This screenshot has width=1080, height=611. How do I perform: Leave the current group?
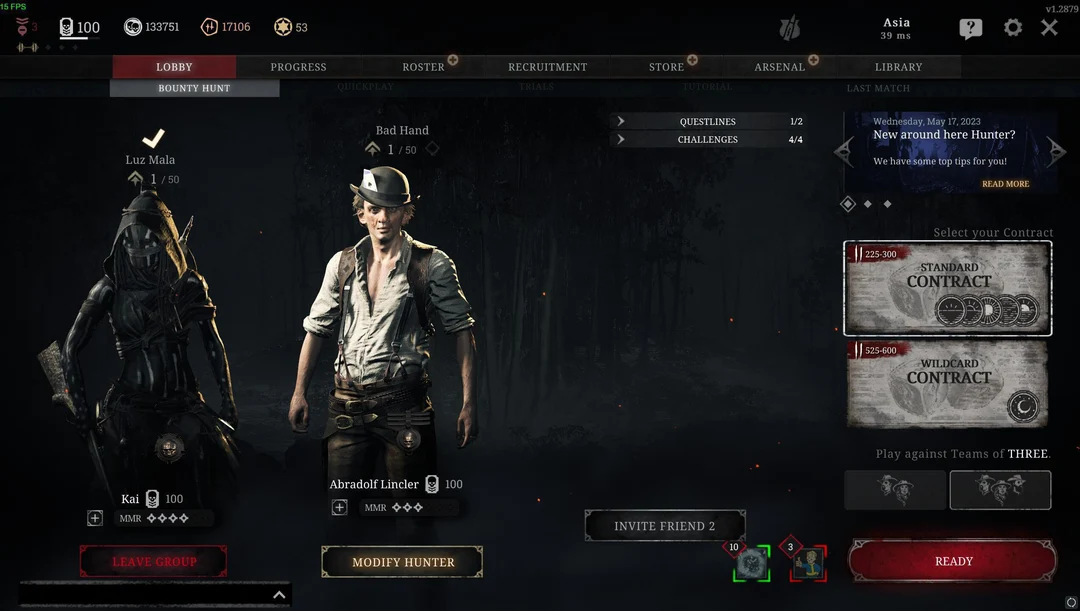[x=154, y=561]
